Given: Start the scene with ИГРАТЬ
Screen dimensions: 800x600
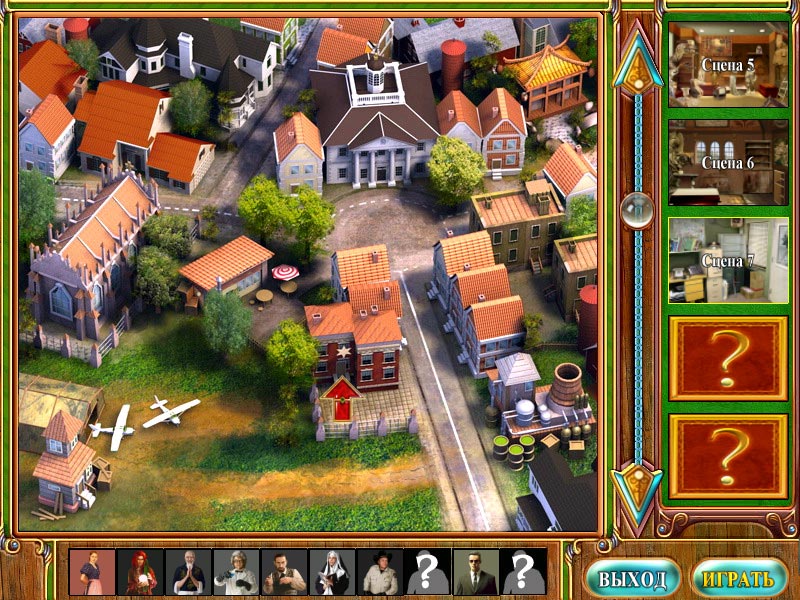Looking at the screenshot, I should tap(738, 578).
